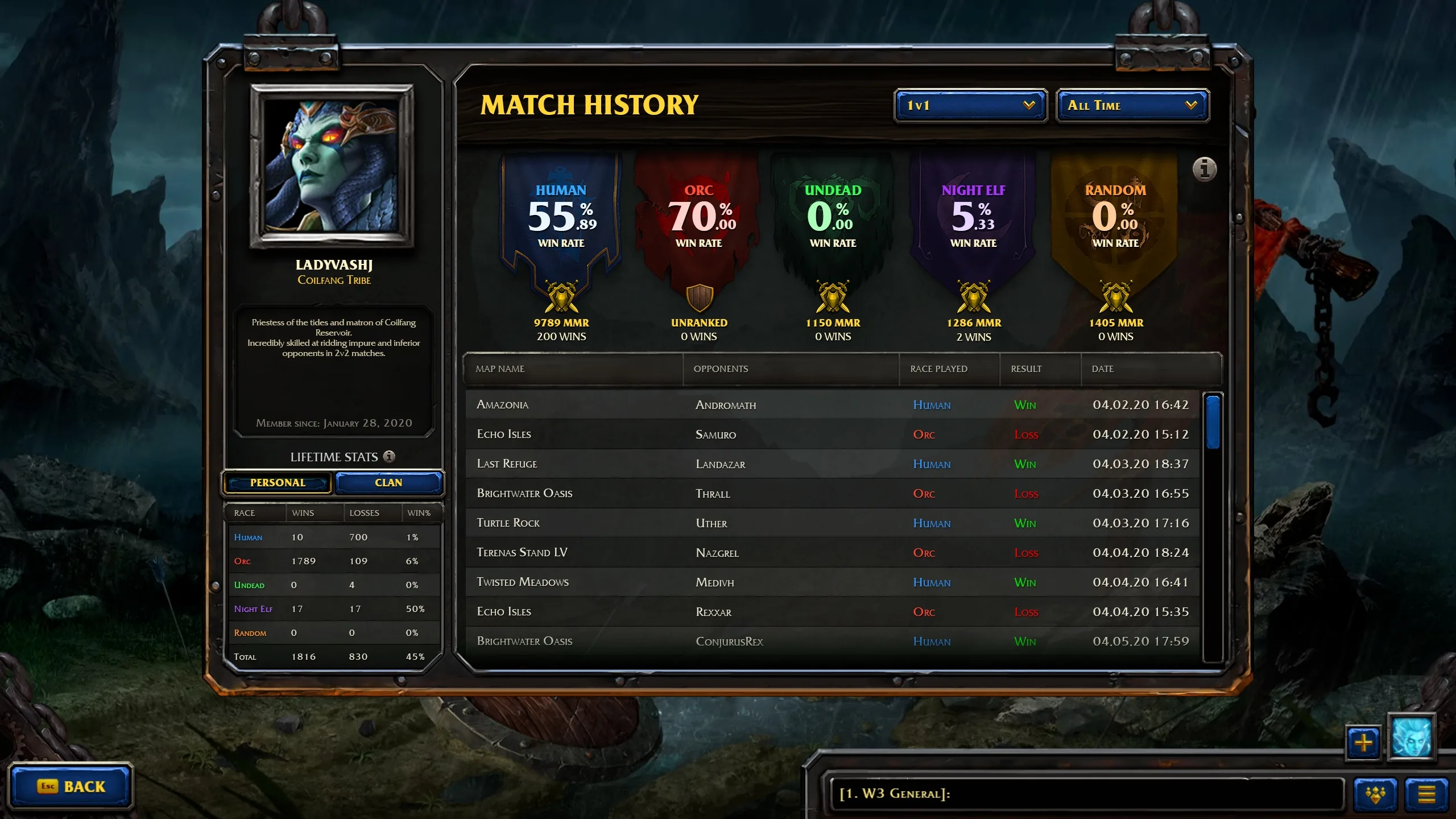Click the Lifetime Stats info icon
1456x819 pixels.
click(390, 457)
